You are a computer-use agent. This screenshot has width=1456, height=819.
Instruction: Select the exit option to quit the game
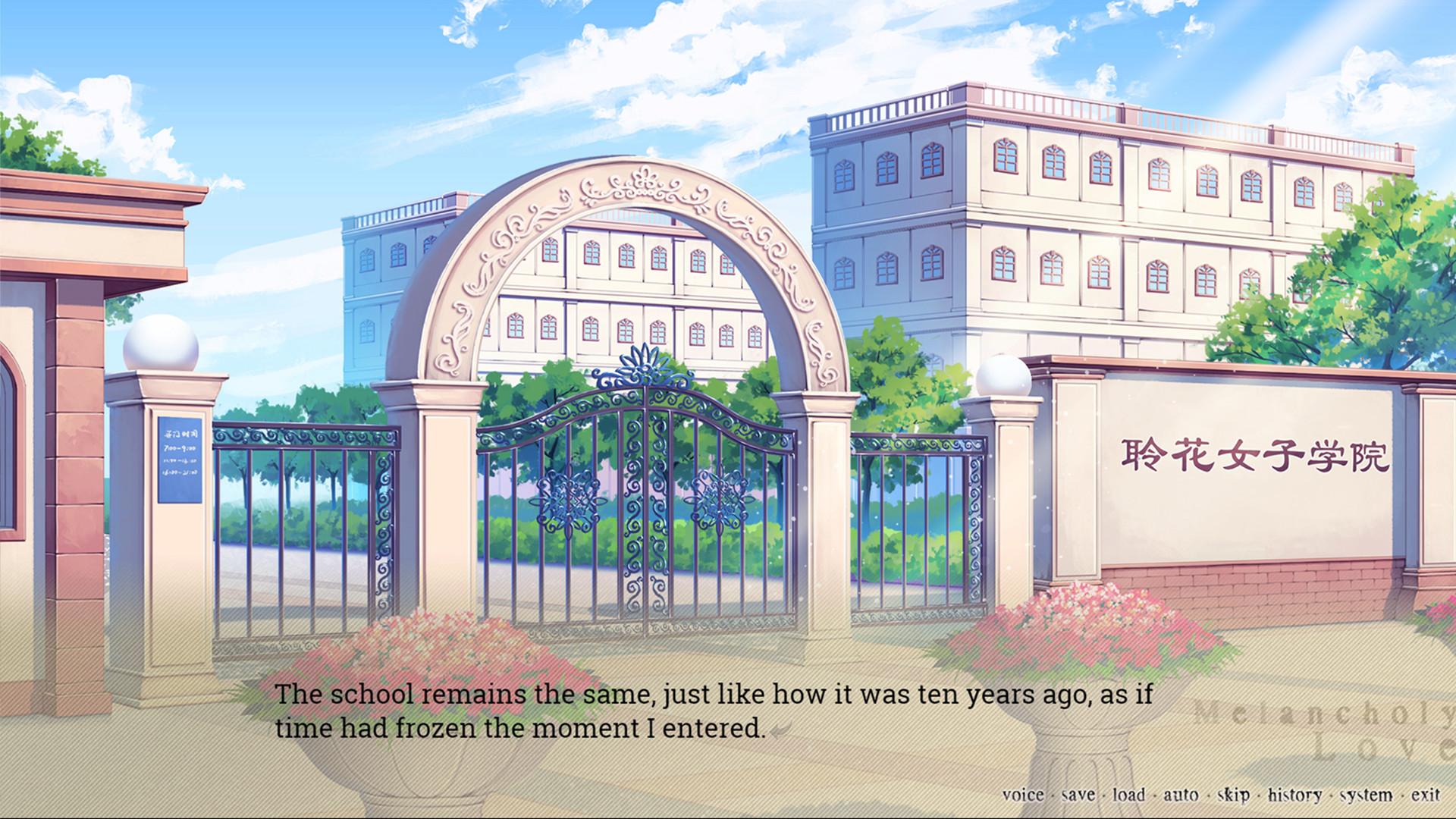[1426, 794]
